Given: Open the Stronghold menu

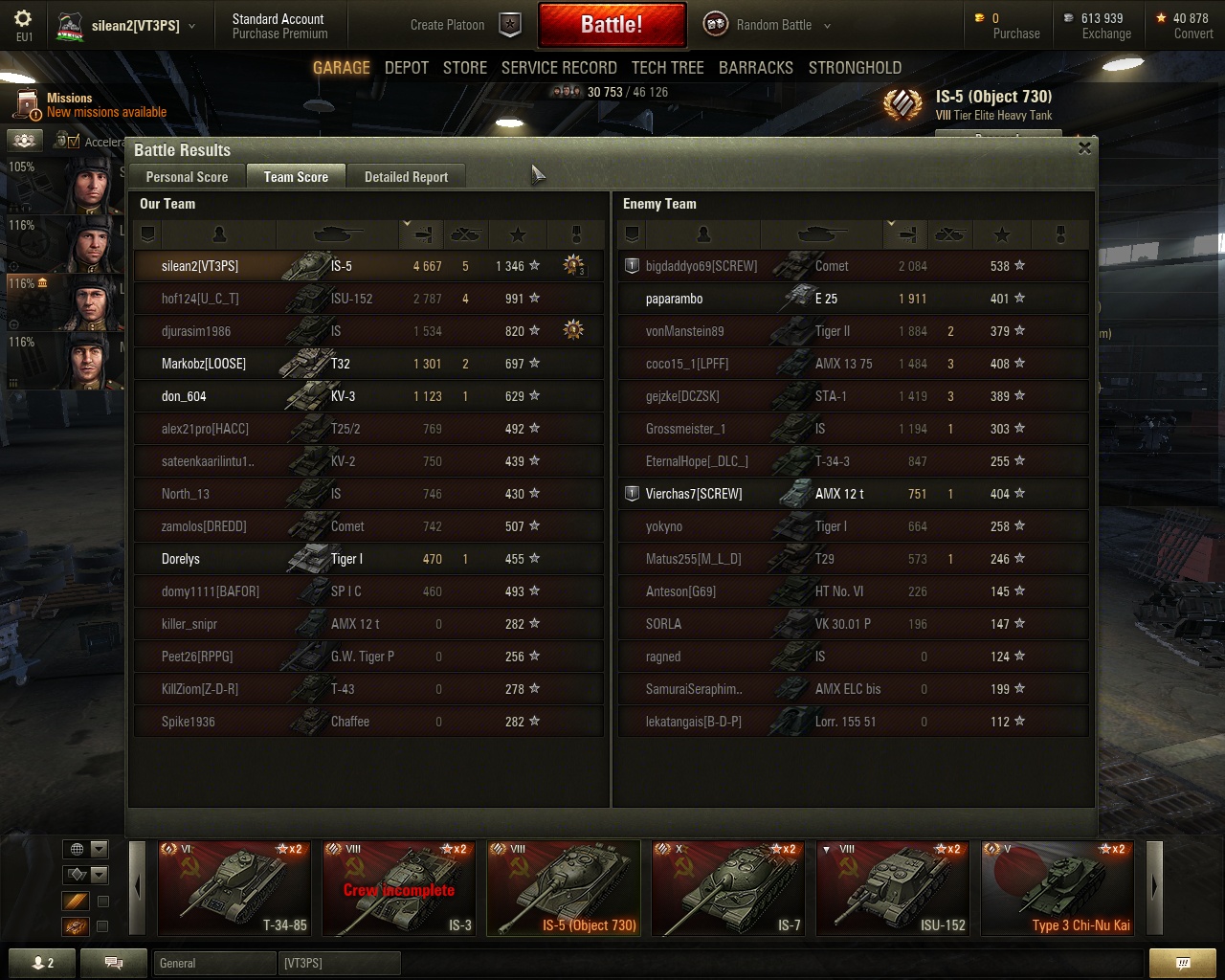Looking at the screenshot, I should point(855,68).
